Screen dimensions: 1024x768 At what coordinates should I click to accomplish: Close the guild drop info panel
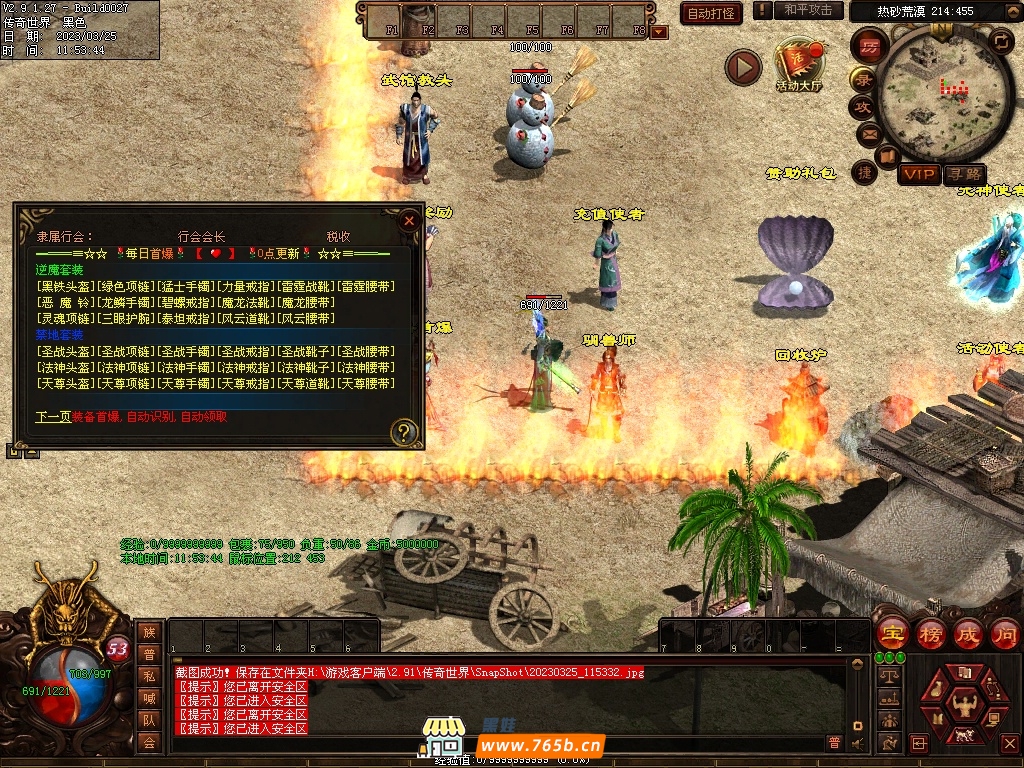408,221
